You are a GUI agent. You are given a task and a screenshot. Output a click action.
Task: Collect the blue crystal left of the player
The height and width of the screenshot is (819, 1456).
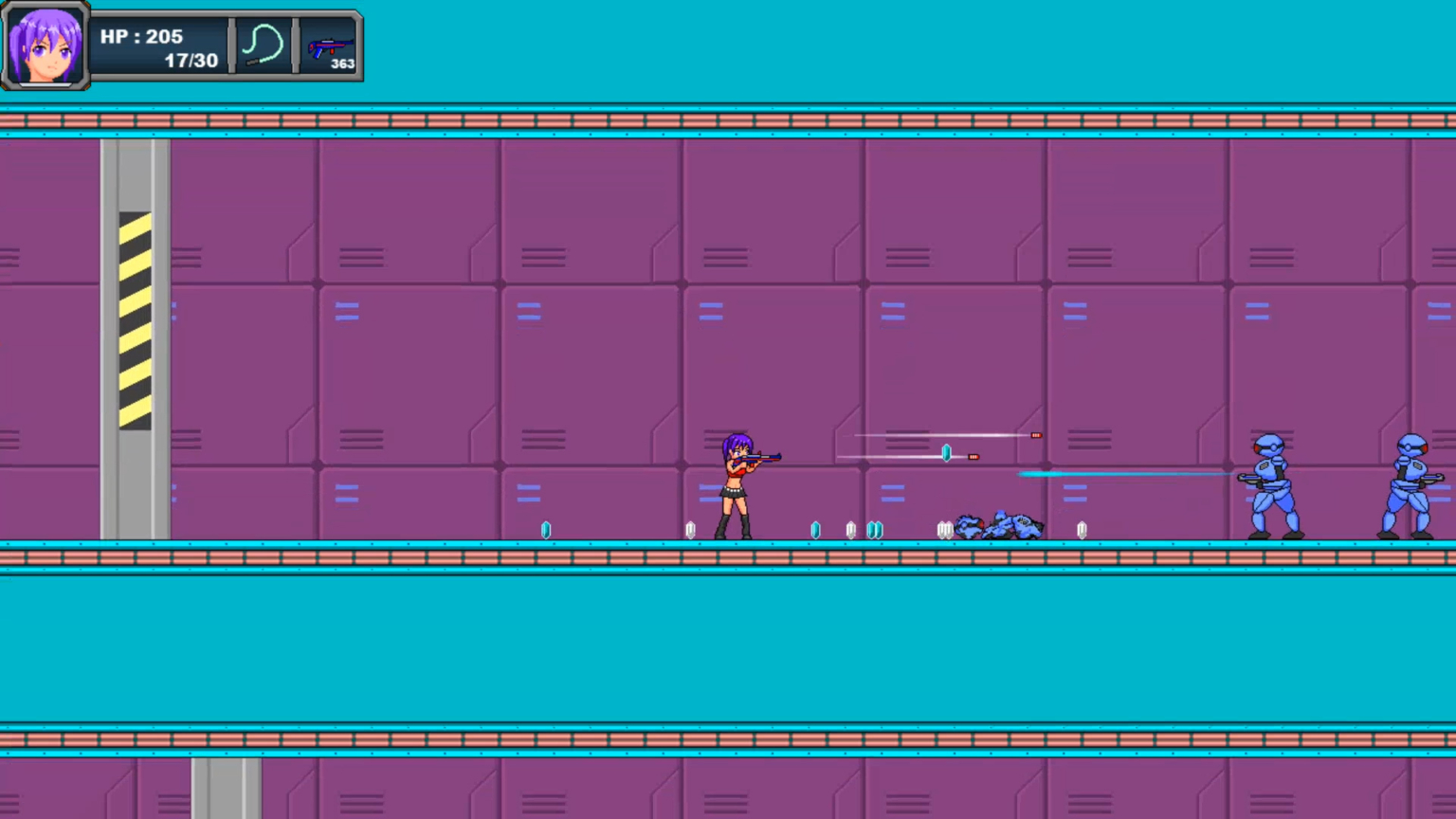tap(546, 529)
